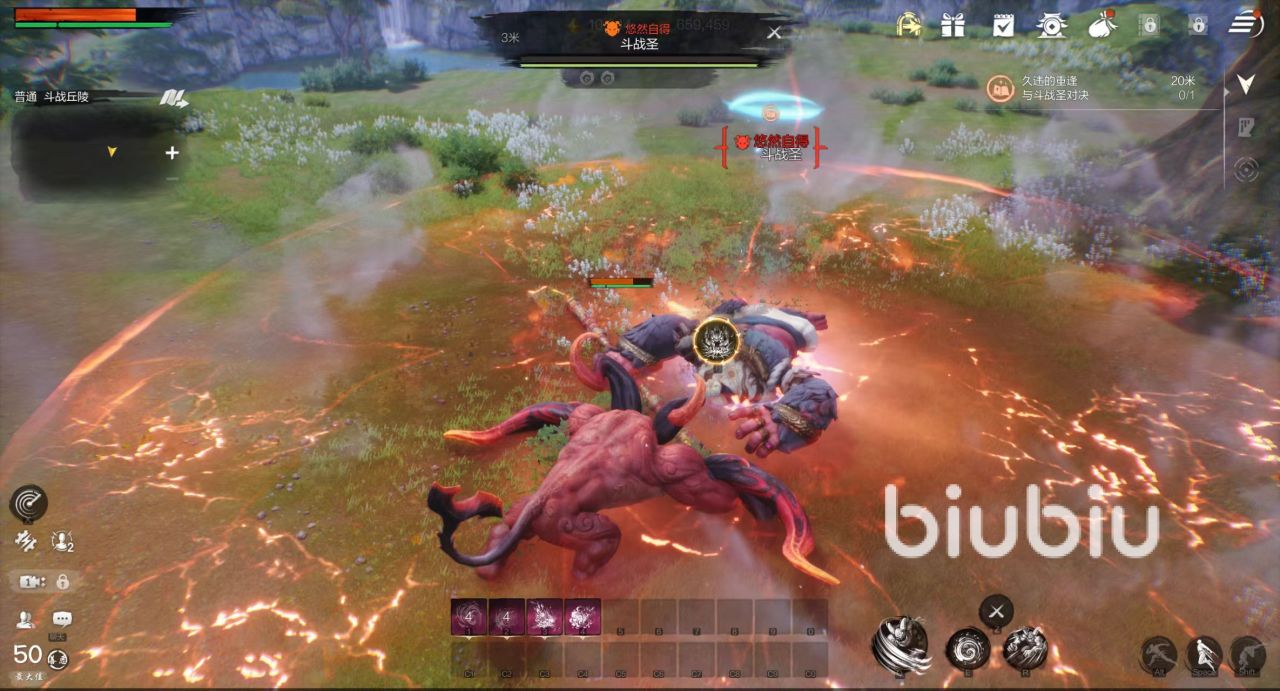The image size is (1280, 691).
Task: Collapse the quest tracker with the arrow
Action: coord(1245,84)
